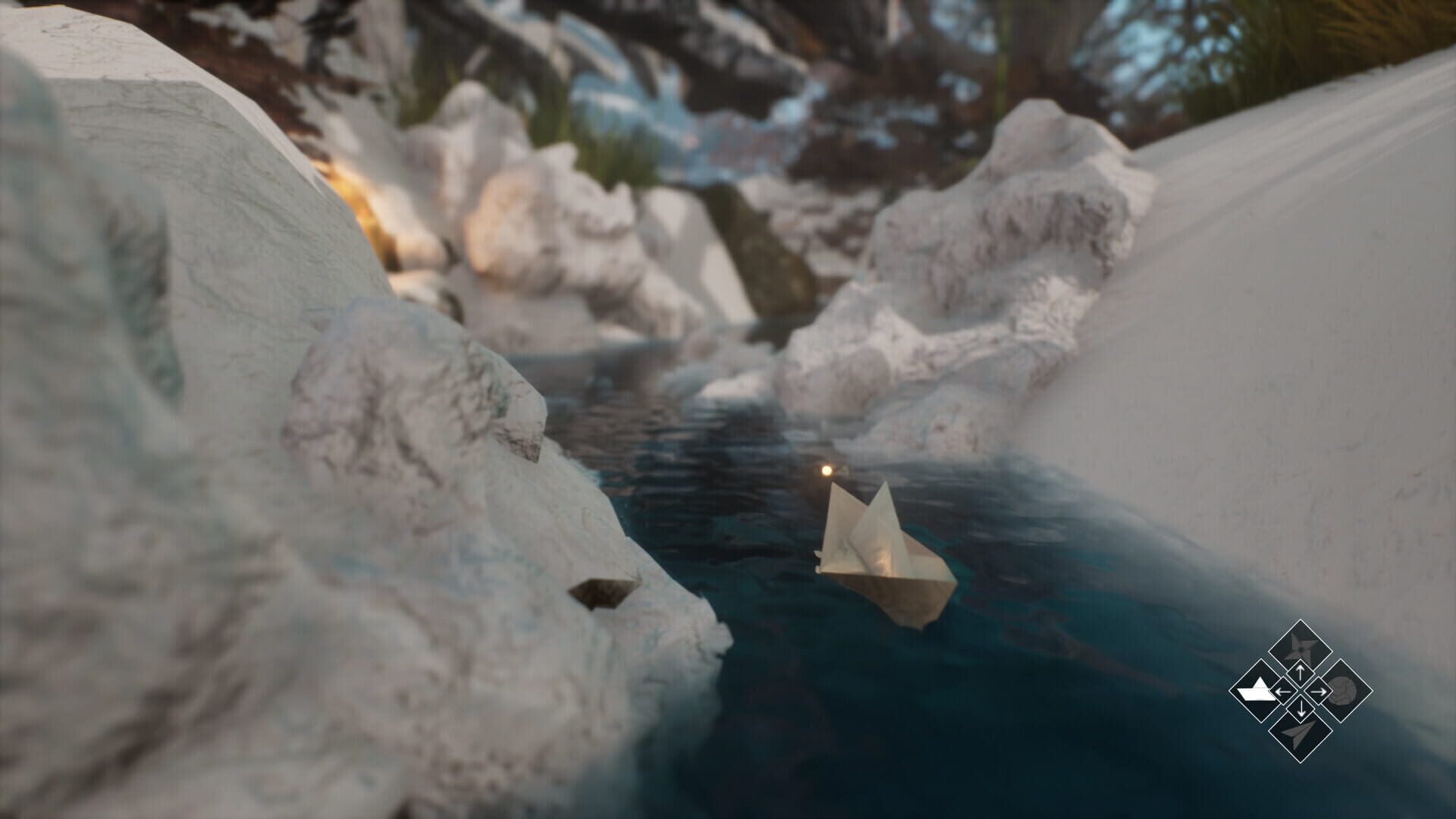Toggle to the left craft with the left arrow

pos(1283,691)
